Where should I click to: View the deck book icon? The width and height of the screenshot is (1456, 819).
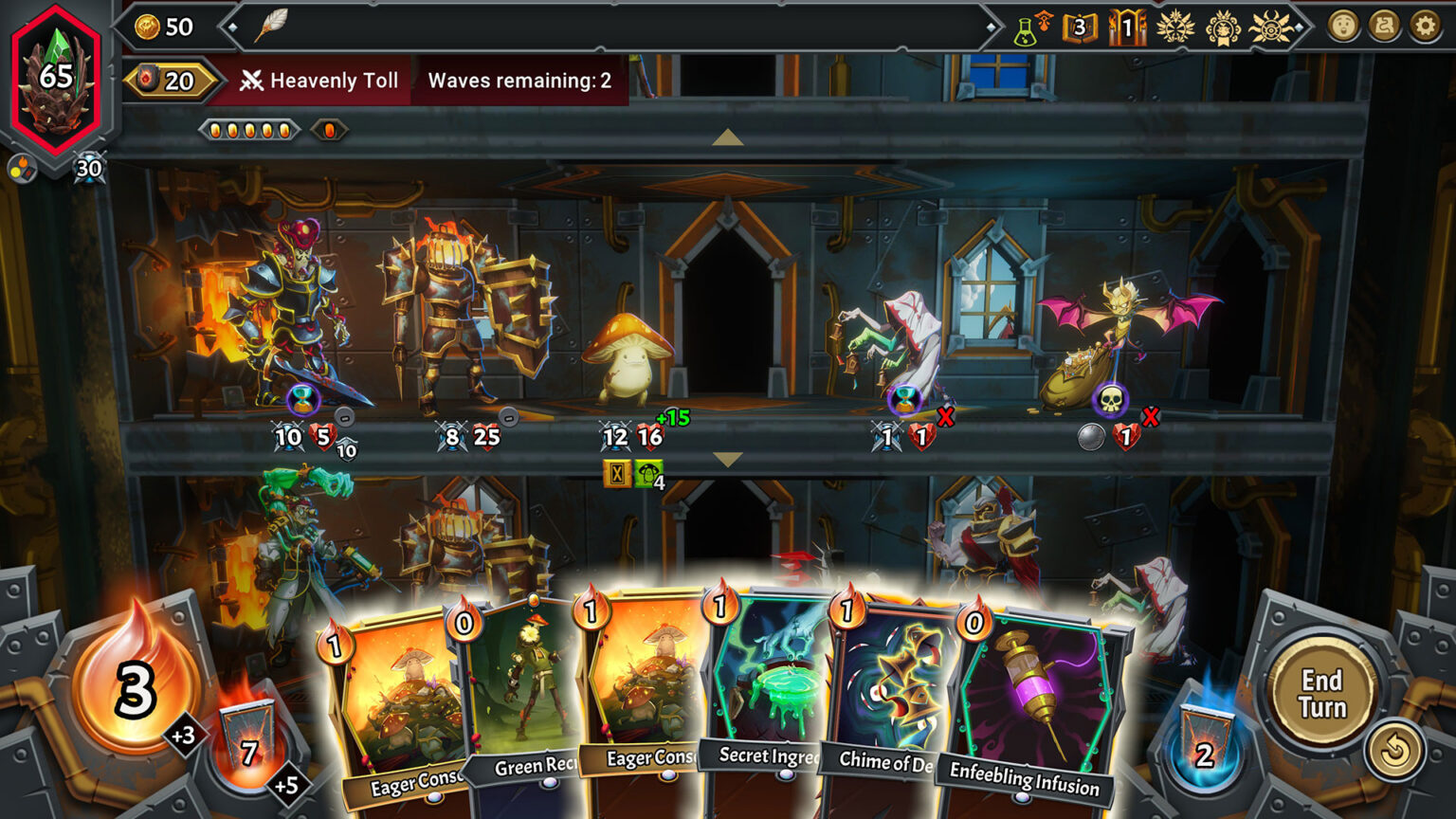(x=1080, y=27)
